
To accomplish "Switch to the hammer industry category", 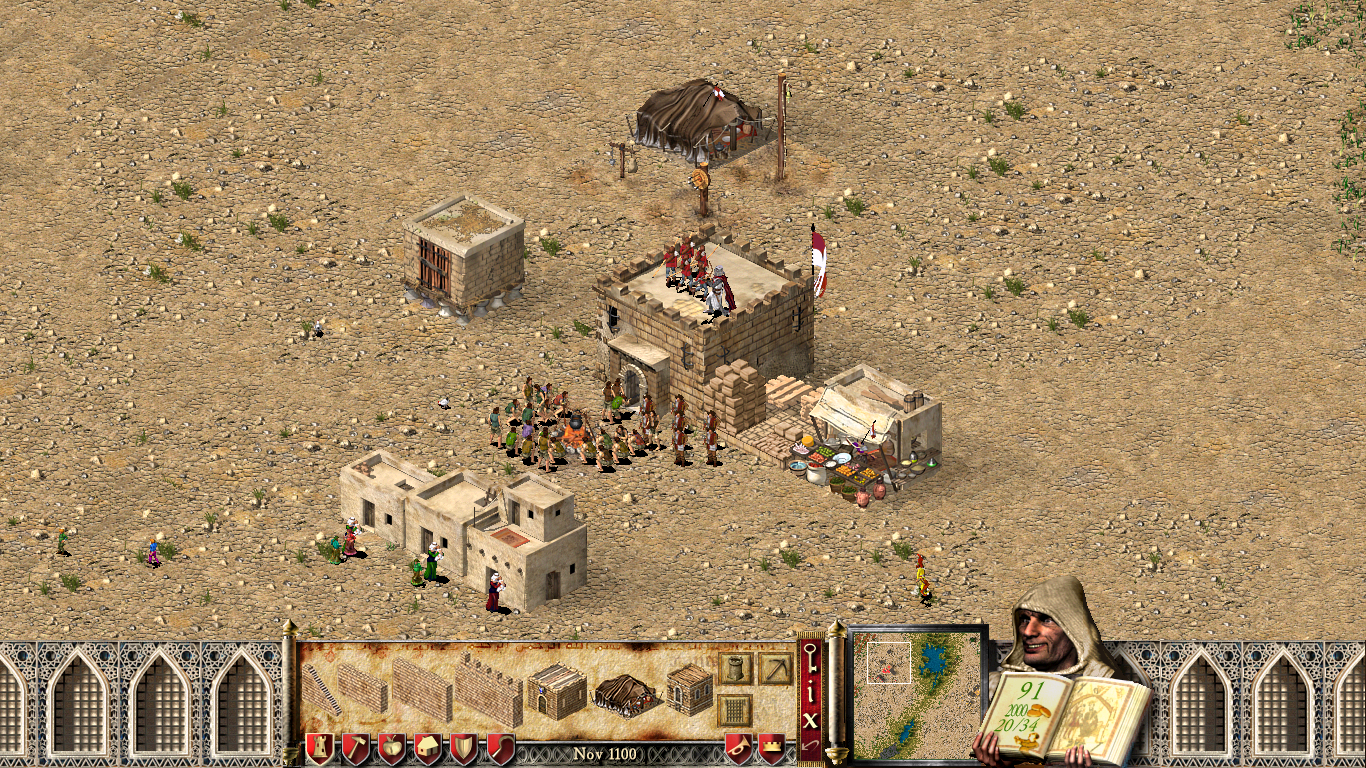I will 356,748.
